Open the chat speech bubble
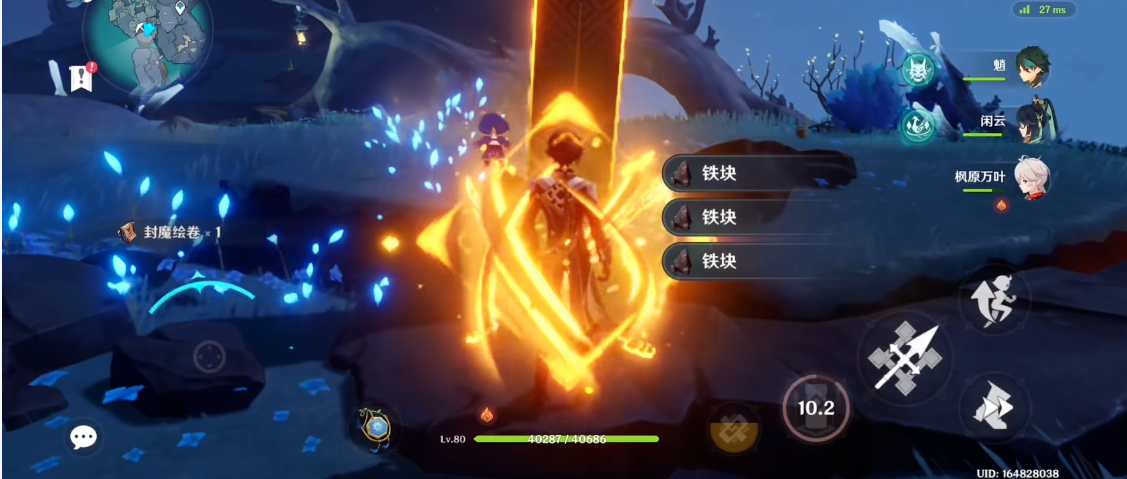Viewport: 1127px width, 479px height. pos(83,437)
